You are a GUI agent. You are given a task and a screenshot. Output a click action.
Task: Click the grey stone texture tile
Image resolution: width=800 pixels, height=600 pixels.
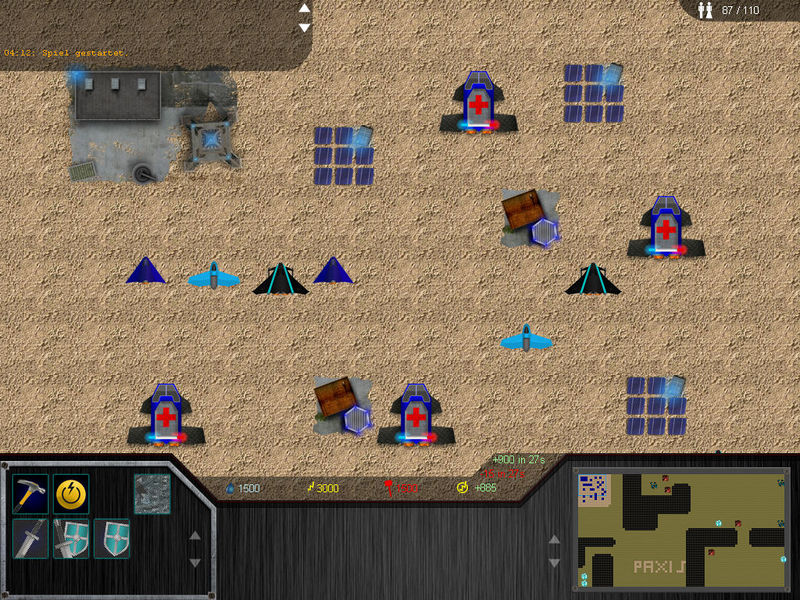tap(152, 492)
